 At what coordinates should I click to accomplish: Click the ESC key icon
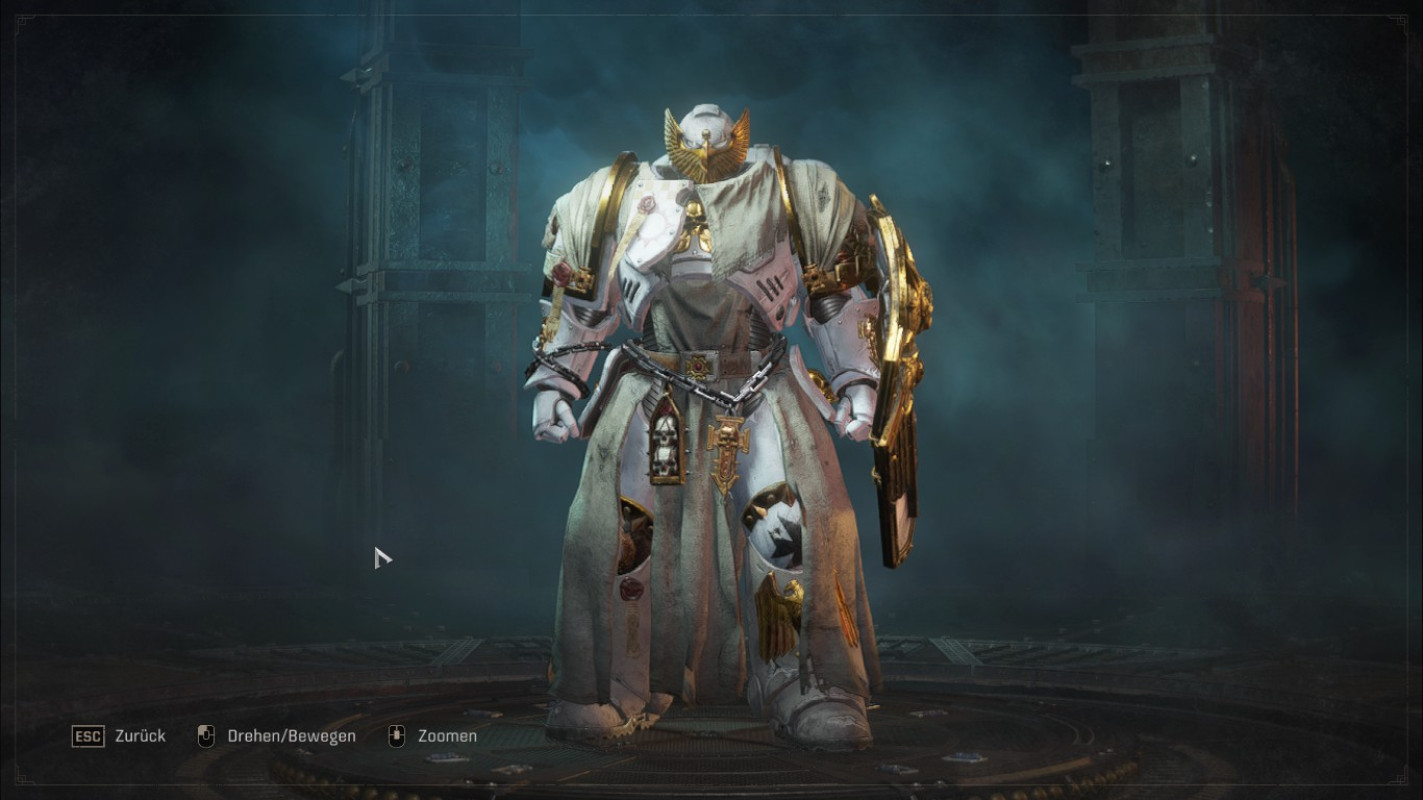89,736
